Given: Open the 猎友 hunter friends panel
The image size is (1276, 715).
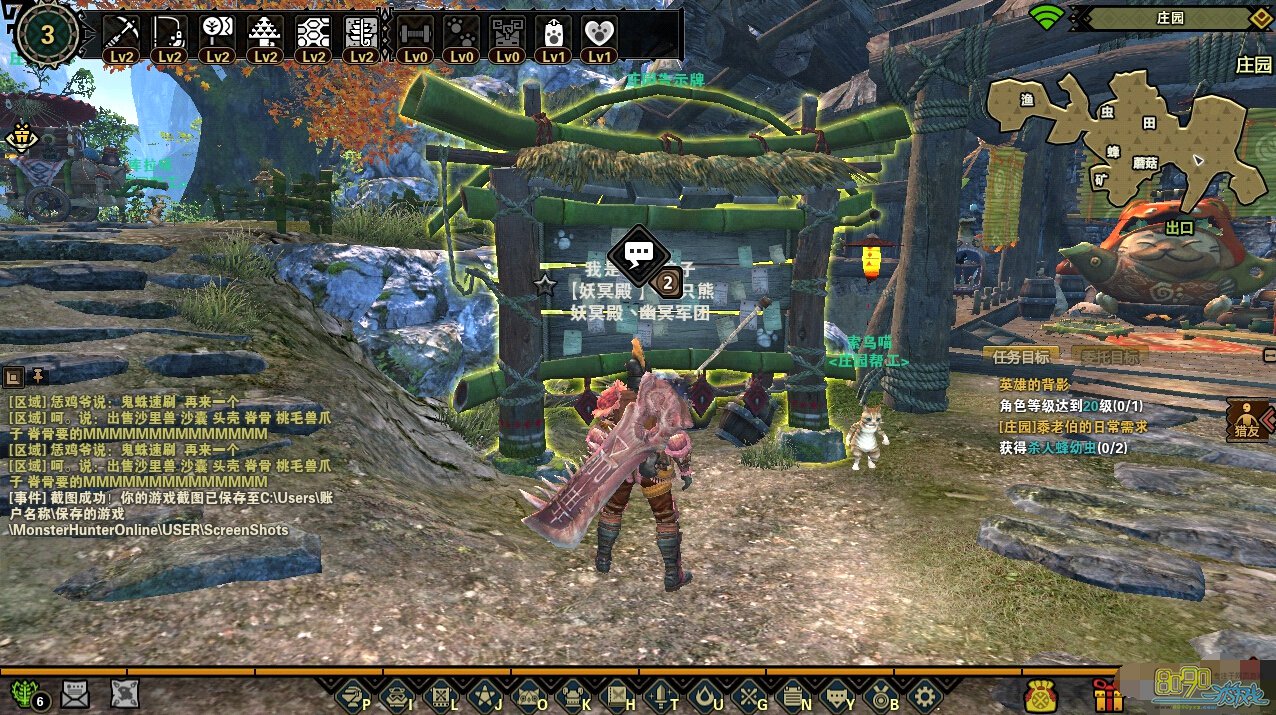Looking at the screenshot, I should click(x=1249, y=420).
